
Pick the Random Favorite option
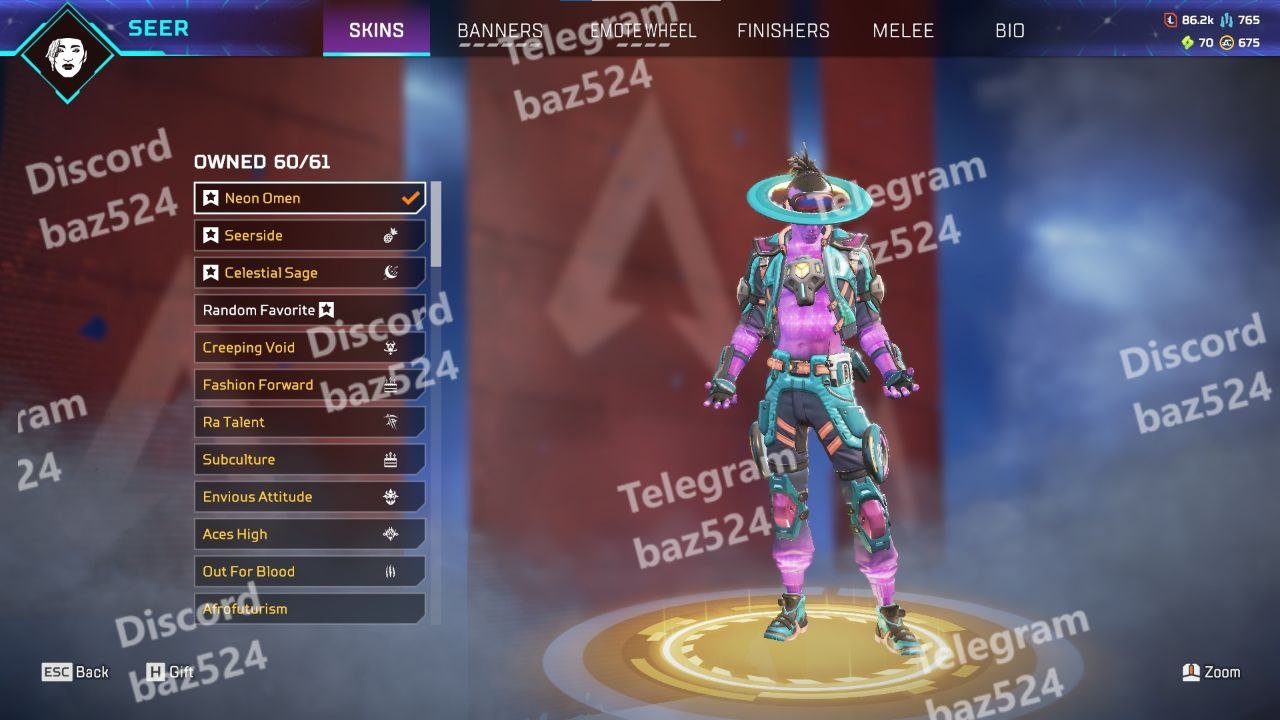click(309, 310)
